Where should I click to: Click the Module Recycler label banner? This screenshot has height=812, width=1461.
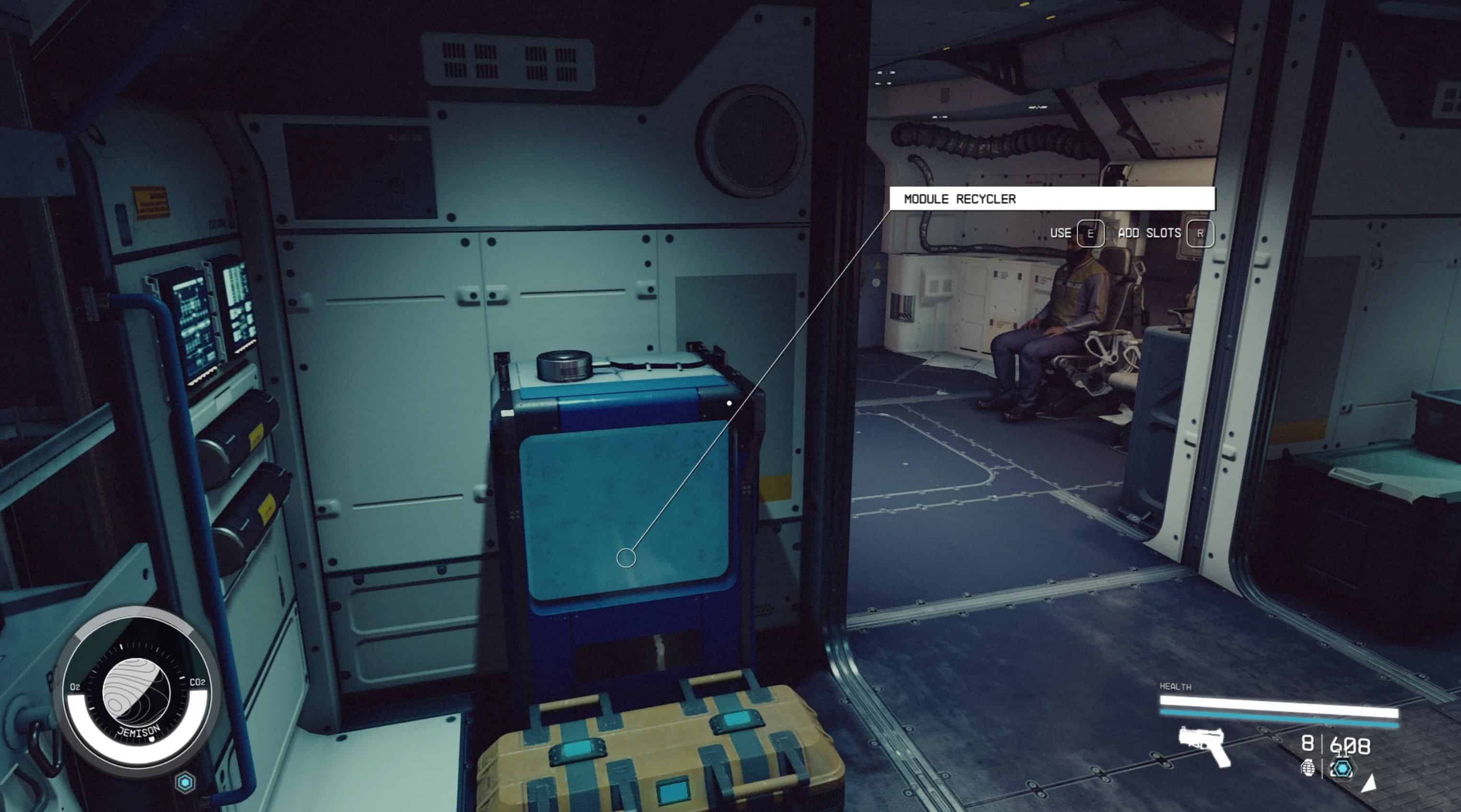point(1052,199)
